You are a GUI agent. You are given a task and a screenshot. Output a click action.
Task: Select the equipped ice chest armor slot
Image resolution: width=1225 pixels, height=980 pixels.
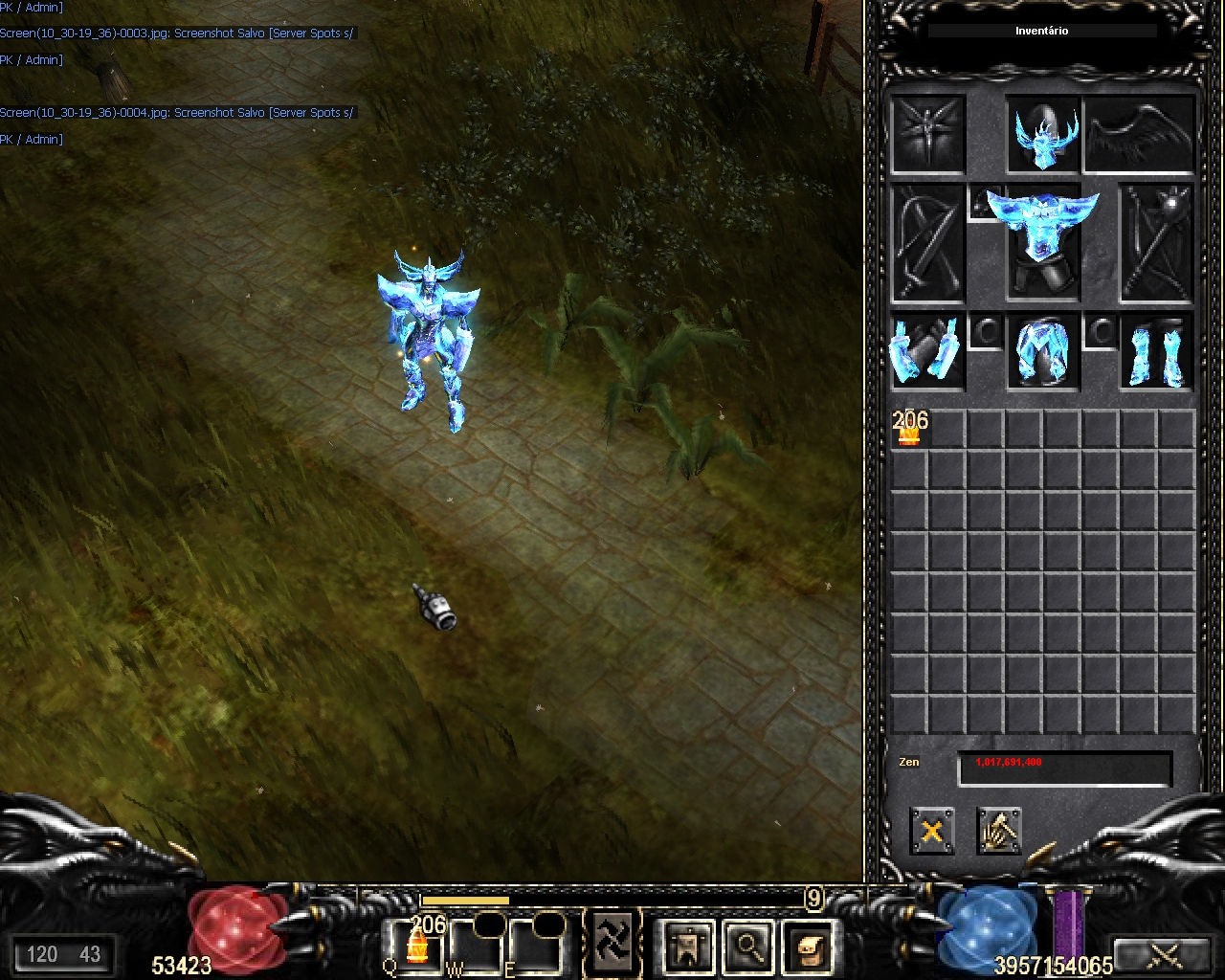[x=1042, y=239]
